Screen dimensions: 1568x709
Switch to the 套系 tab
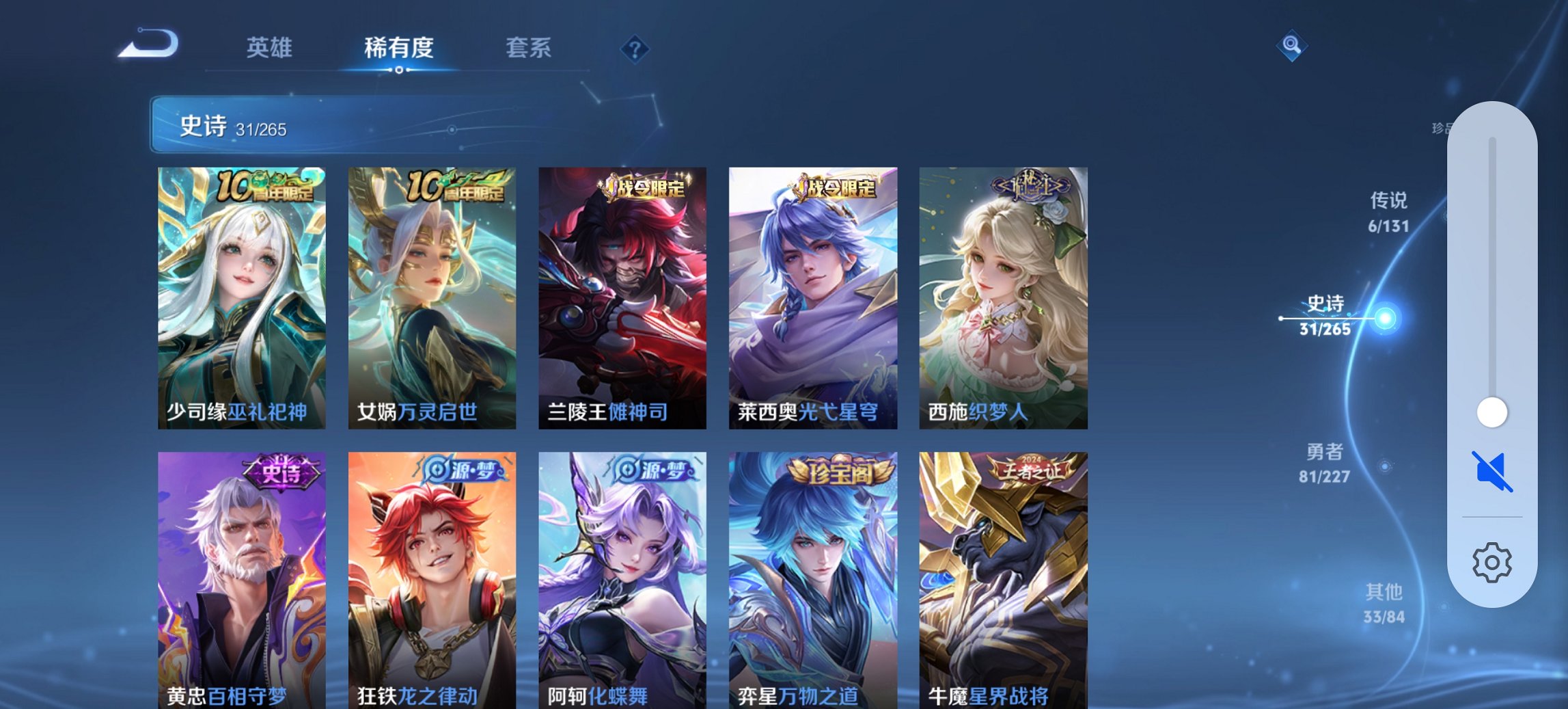pyautogui.click(x=529, y=48)
